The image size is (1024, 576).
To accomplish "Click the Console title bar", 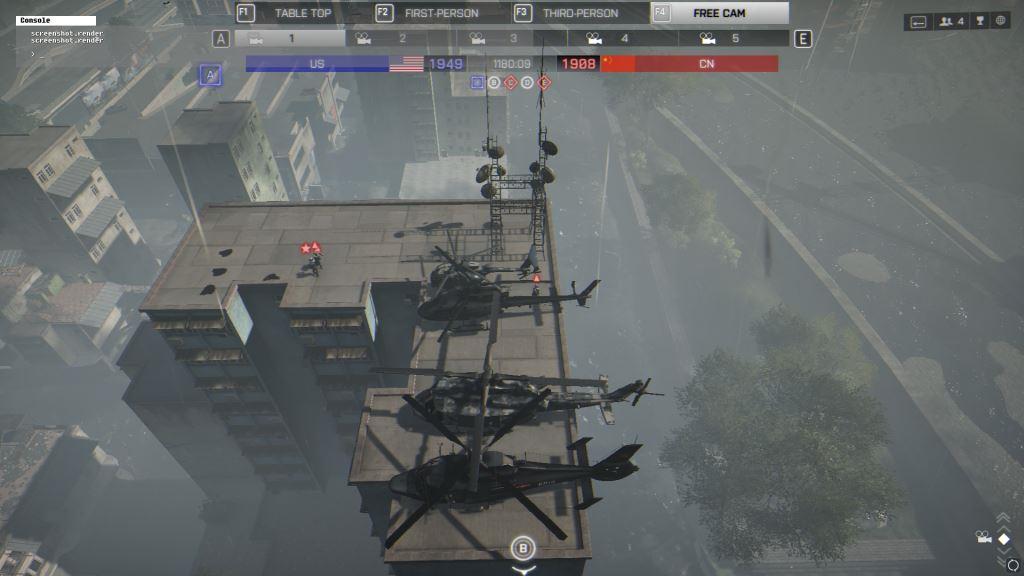I will click(56, 20).
